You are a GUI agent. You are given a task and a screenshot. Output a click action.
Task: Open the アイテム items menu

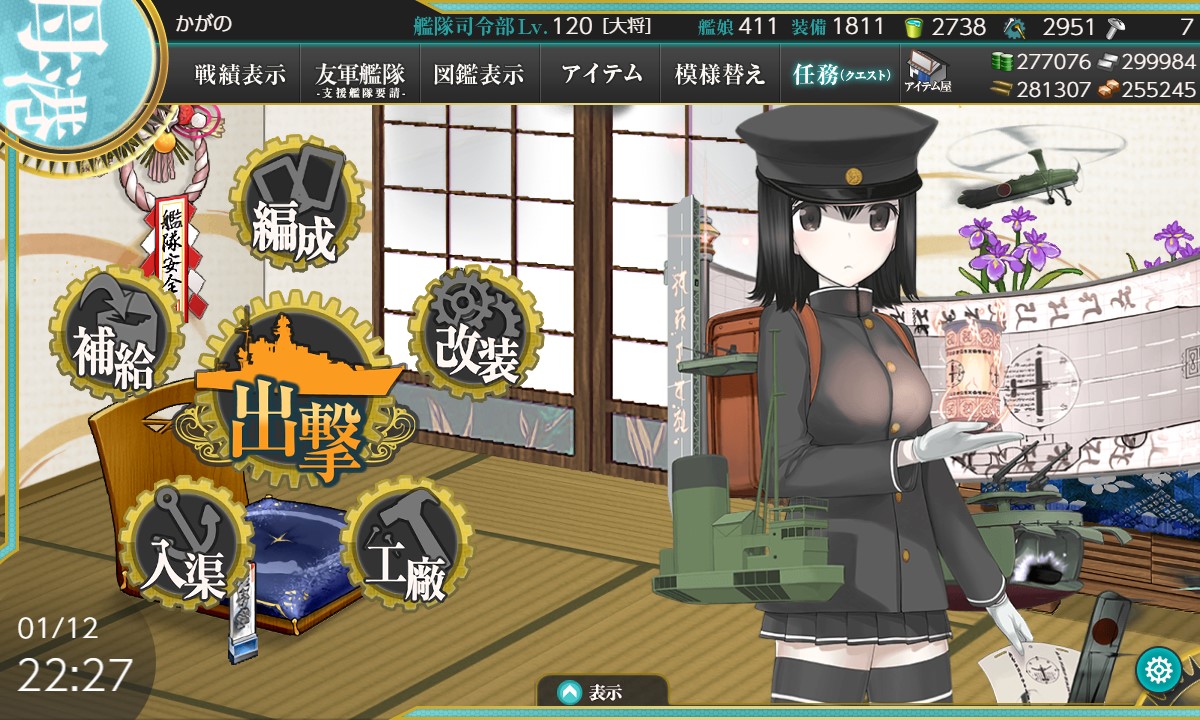pyautogui.click(x=601, y=74)
